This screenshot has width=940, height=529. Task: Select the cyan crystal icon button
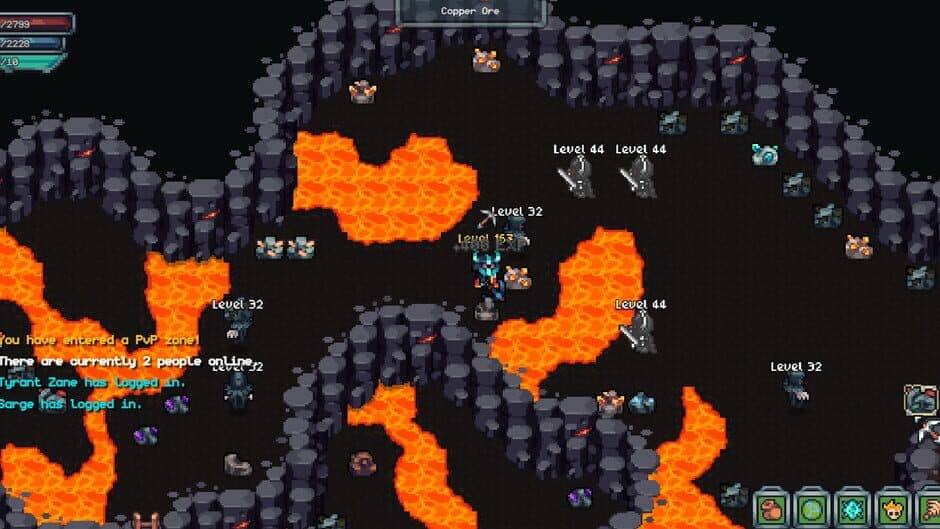pyautogui.click(x=851, y=508)
